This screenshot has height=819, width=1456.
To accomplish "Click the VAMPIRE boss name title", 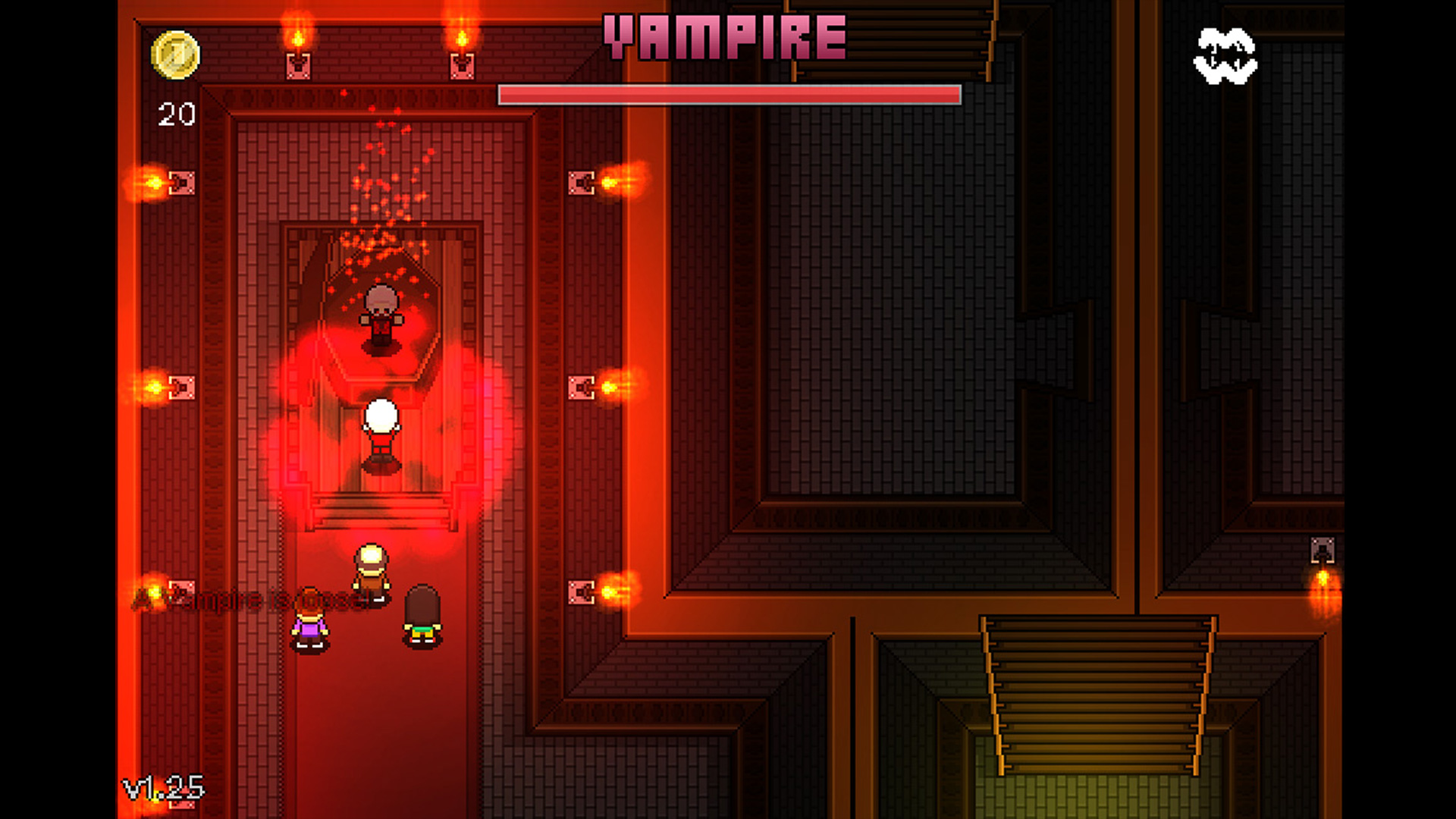I will 724,34.
